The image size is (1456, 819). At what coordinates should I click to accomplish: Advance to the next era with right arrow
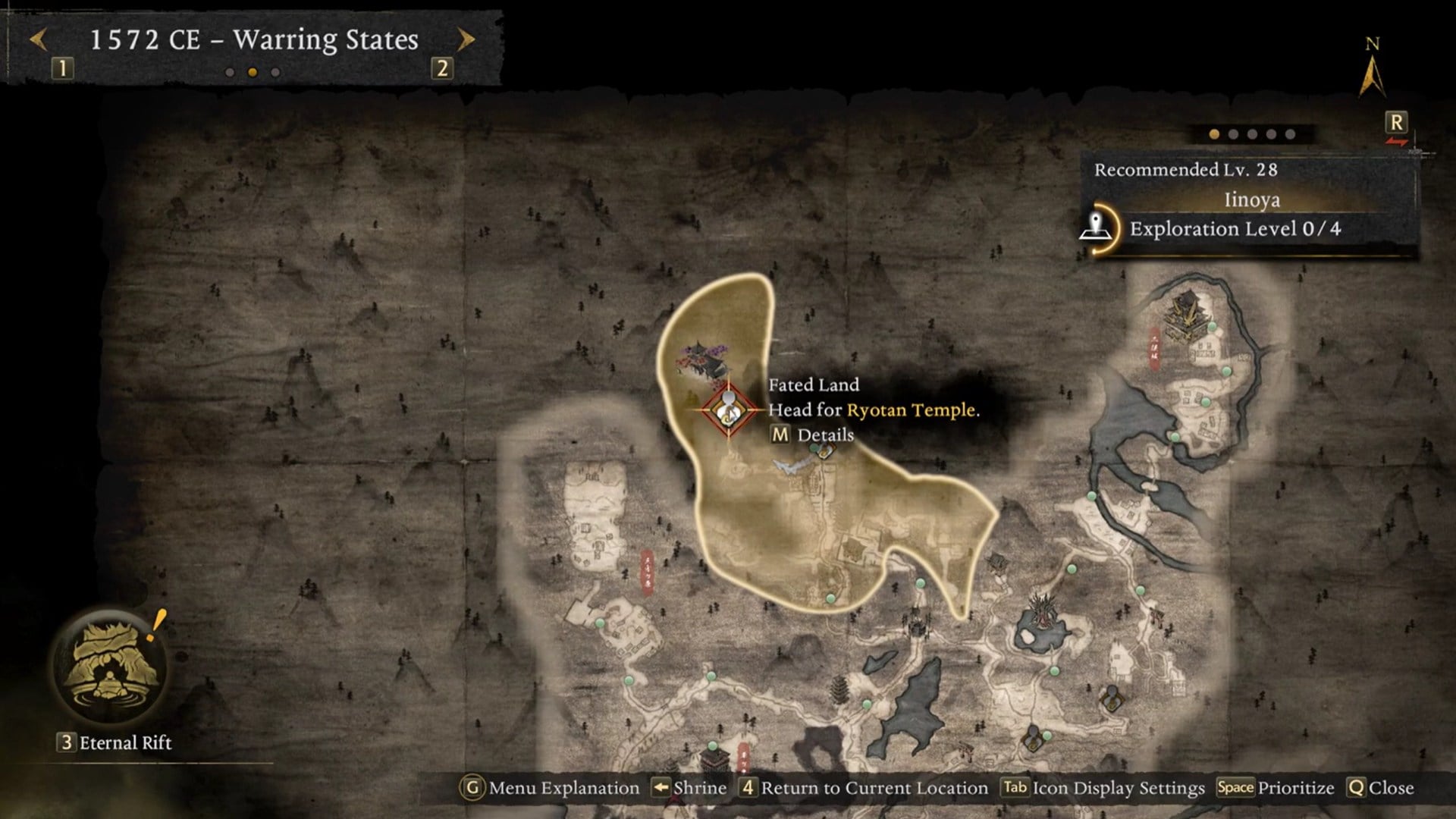click(466, 39)
